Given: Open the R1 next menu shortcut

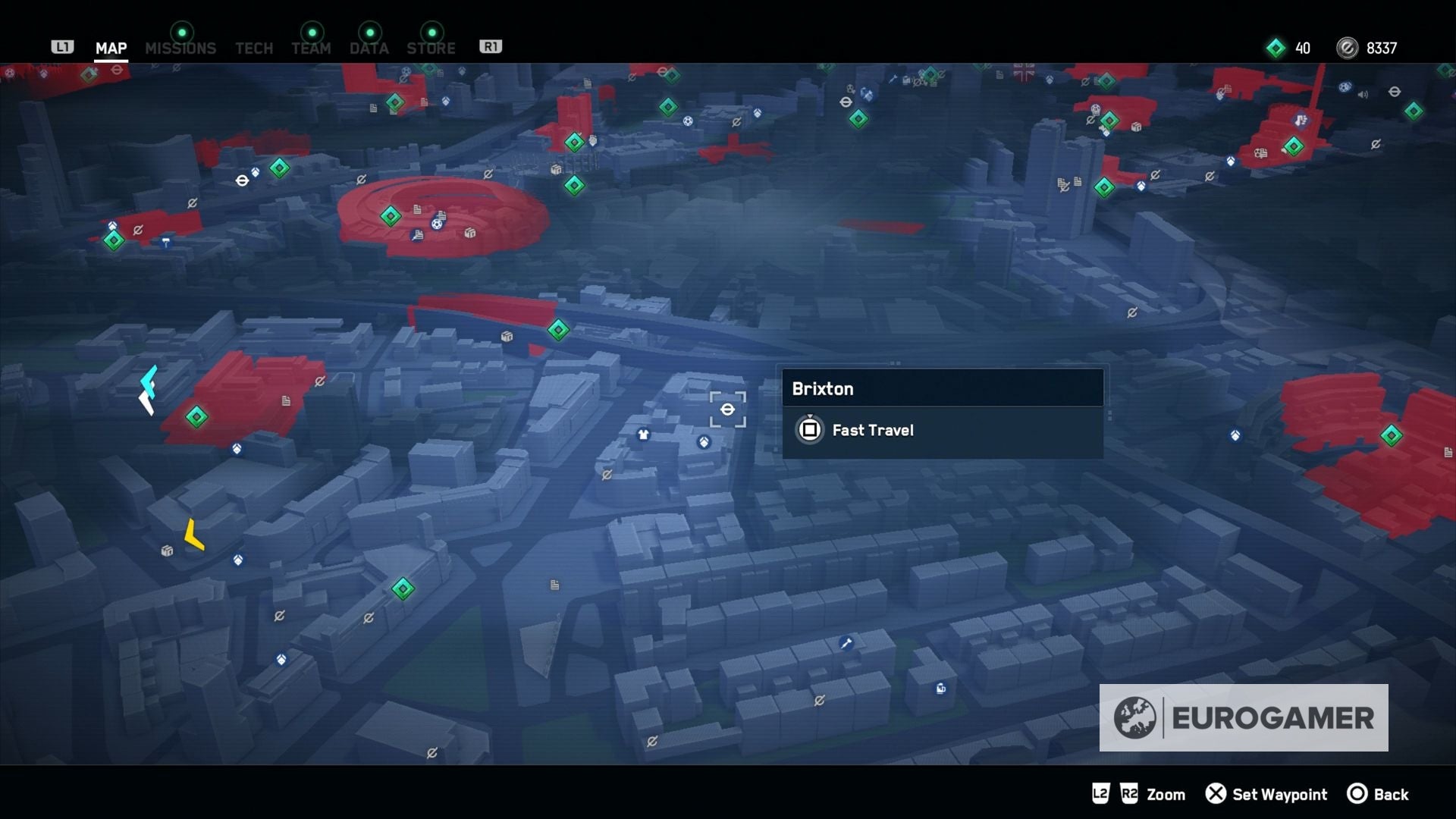Looking at the screenshot, I should pos(491,45).
